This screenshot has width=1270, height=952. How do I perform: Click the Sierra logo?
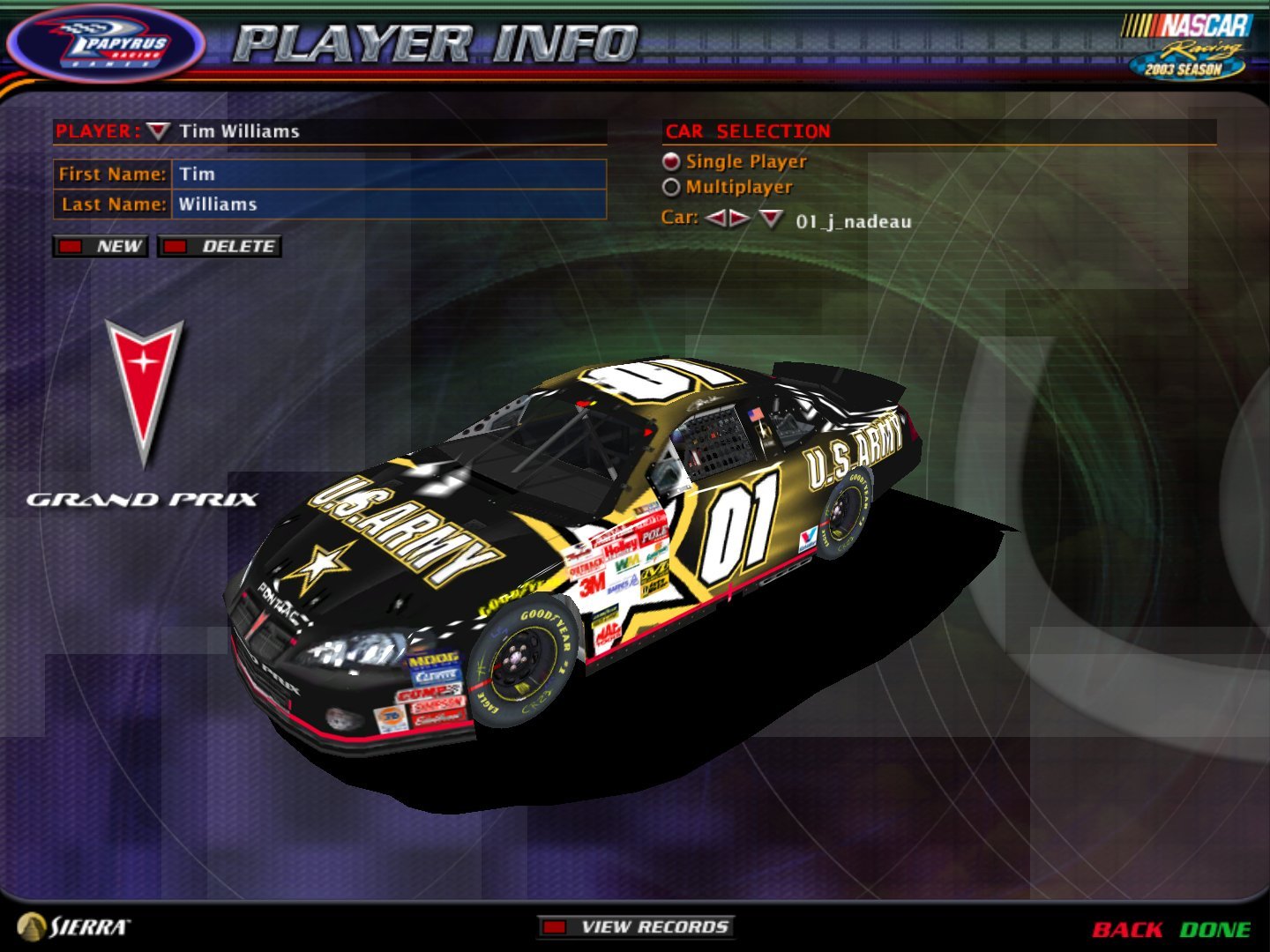click(75, 925)
